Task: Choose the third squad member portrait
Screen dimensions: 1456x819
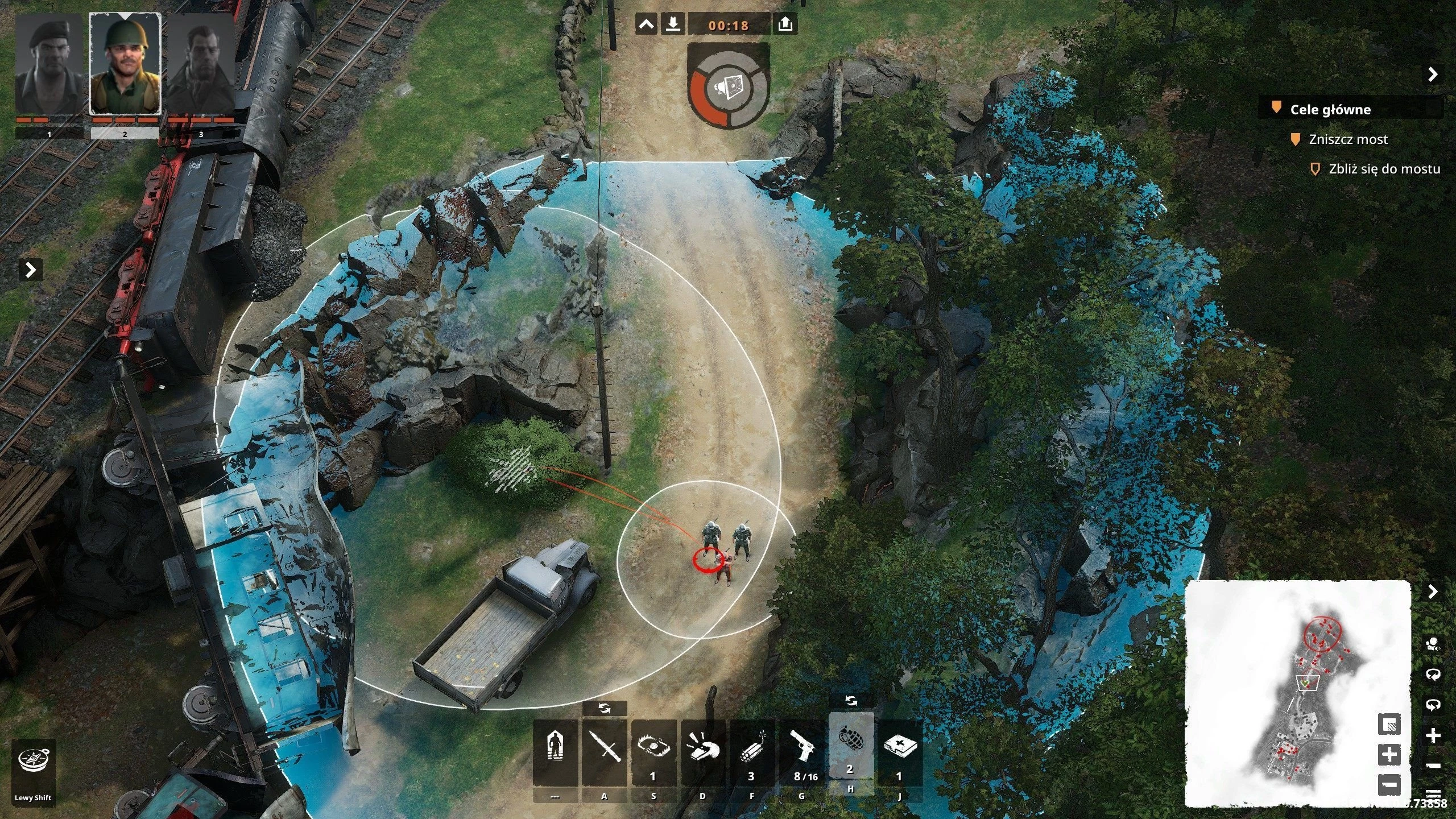Action: [201, 65]
